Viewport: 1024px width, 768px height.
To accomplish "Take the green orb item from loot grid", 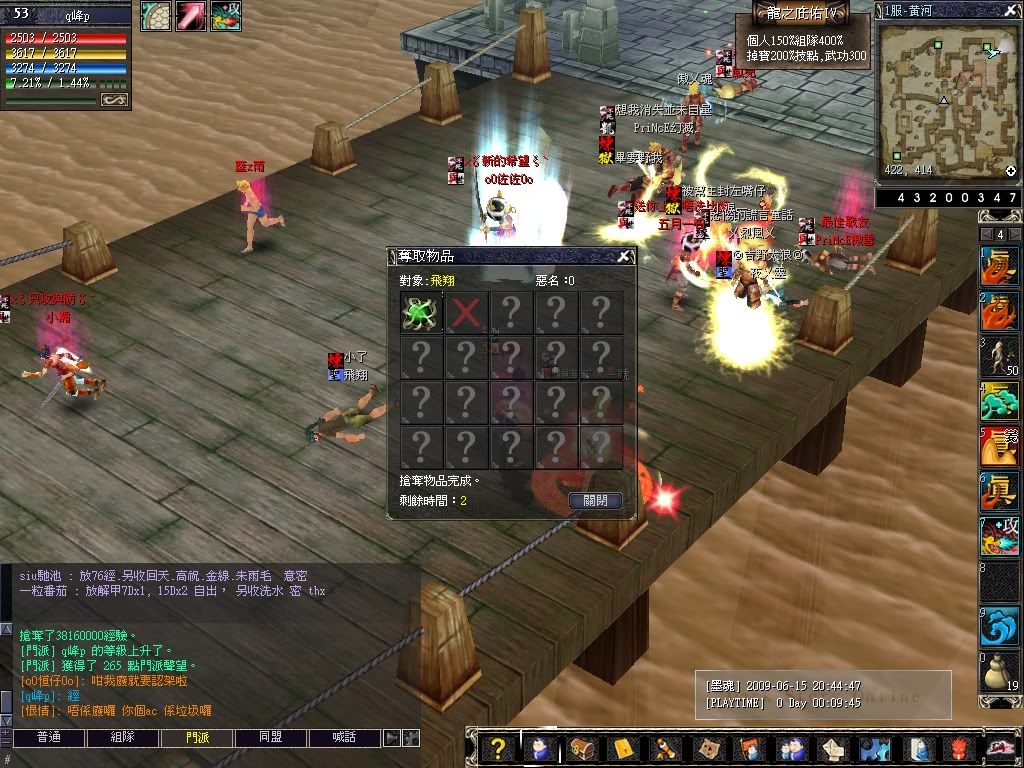I will click(x=421, y=312).
